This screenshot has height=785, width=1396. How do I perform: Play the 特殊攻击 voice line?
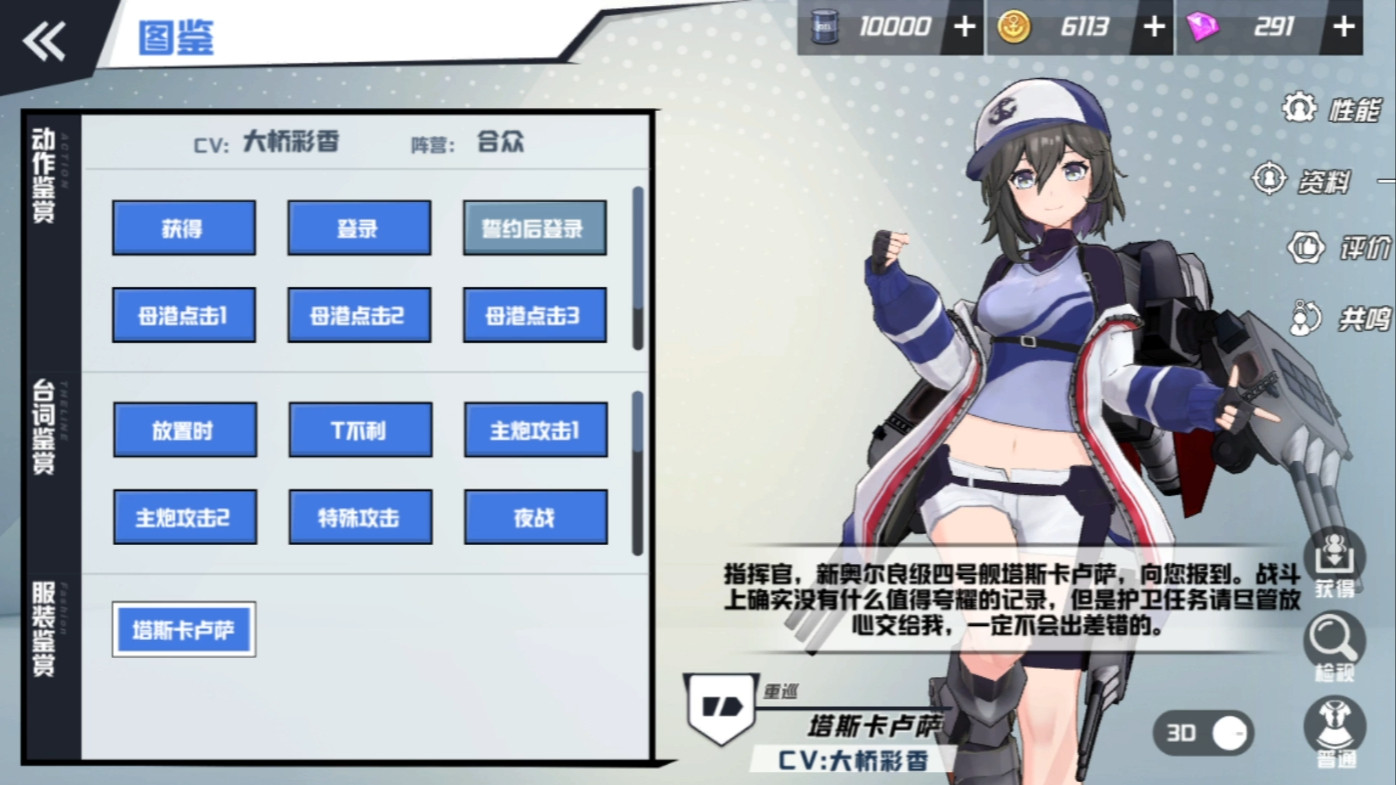360,517
